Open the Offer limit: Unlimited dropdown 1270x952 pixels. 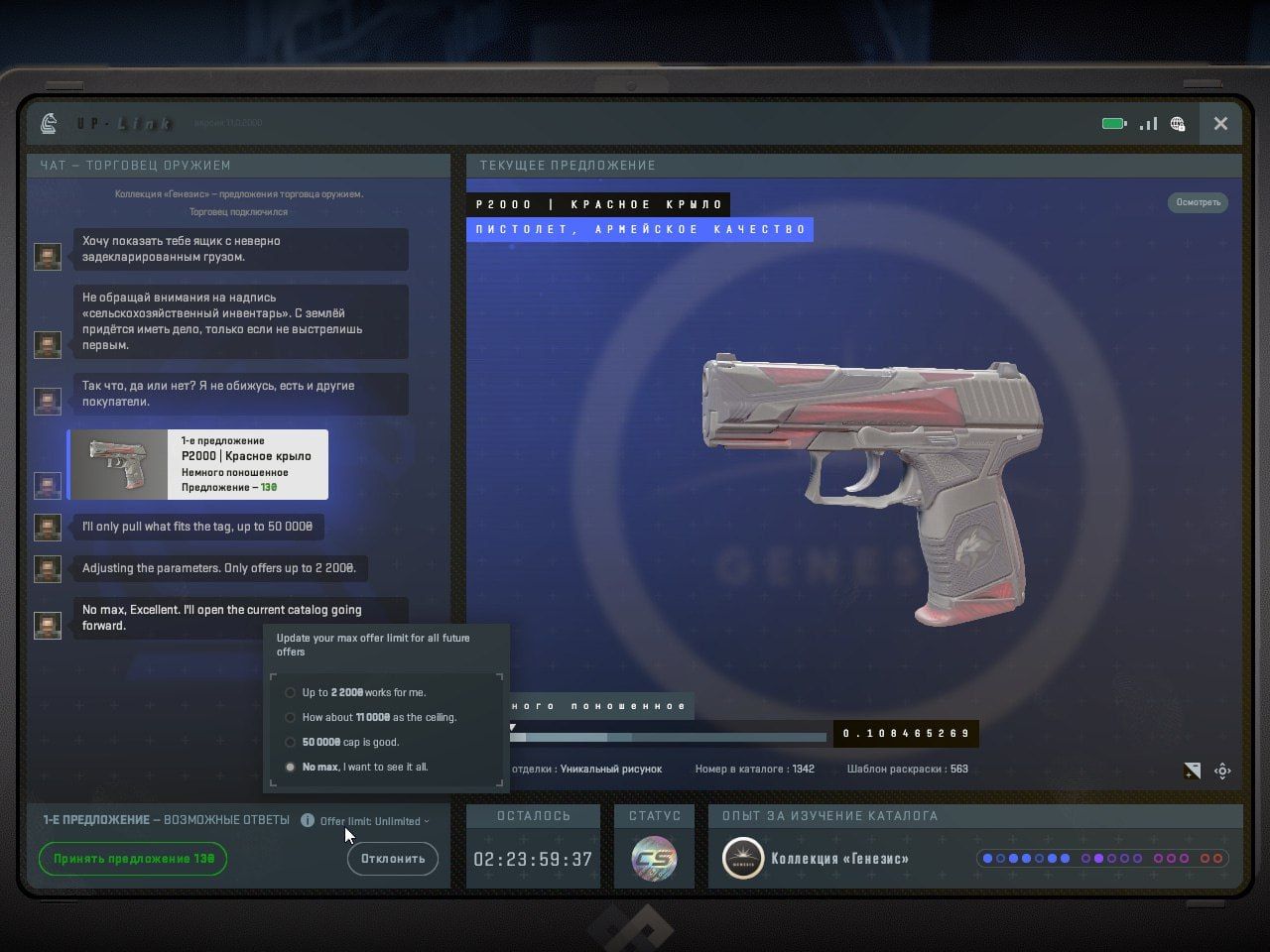point(374,821)
